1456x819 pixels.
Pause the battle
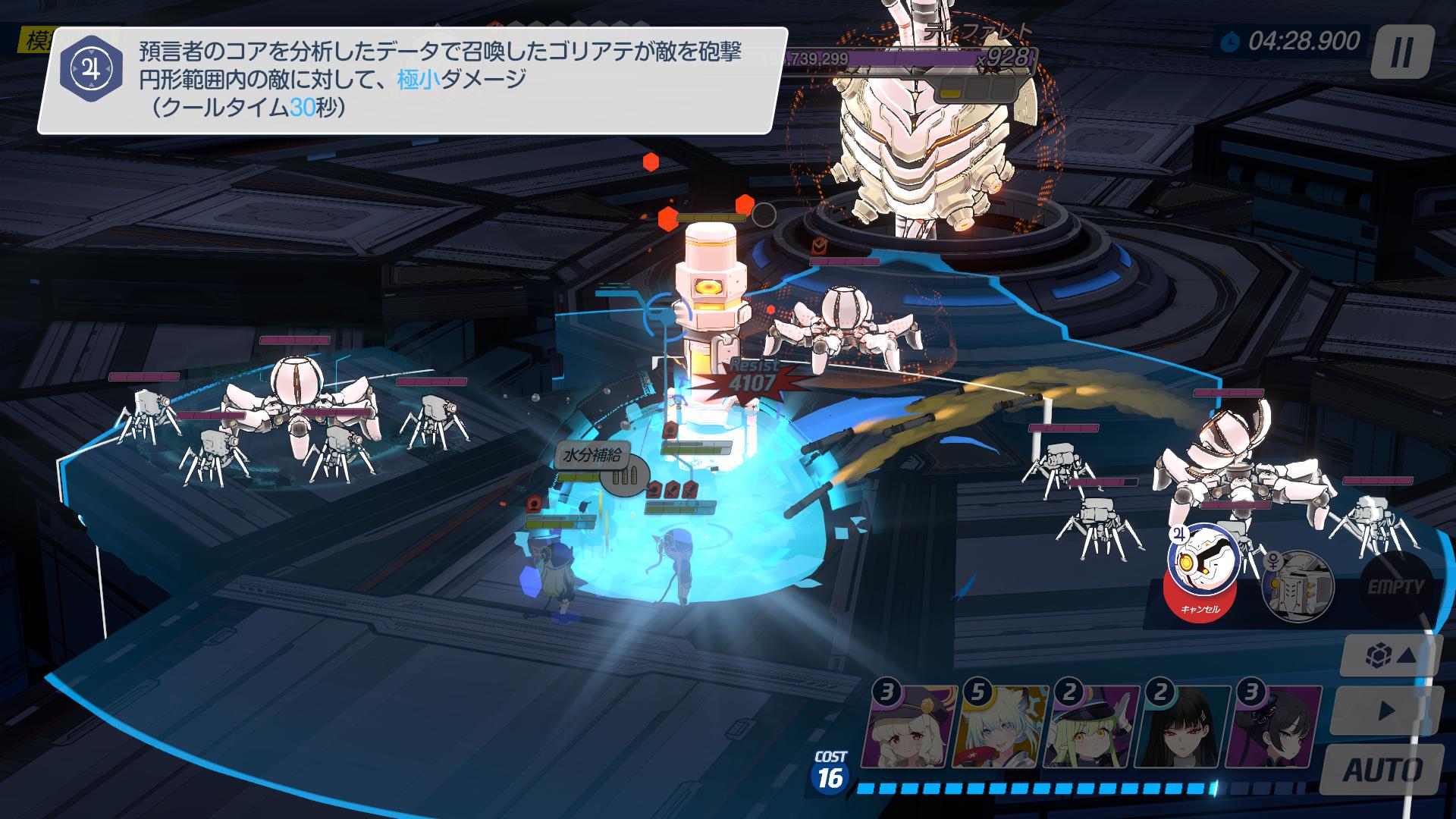click(1402, 52)
